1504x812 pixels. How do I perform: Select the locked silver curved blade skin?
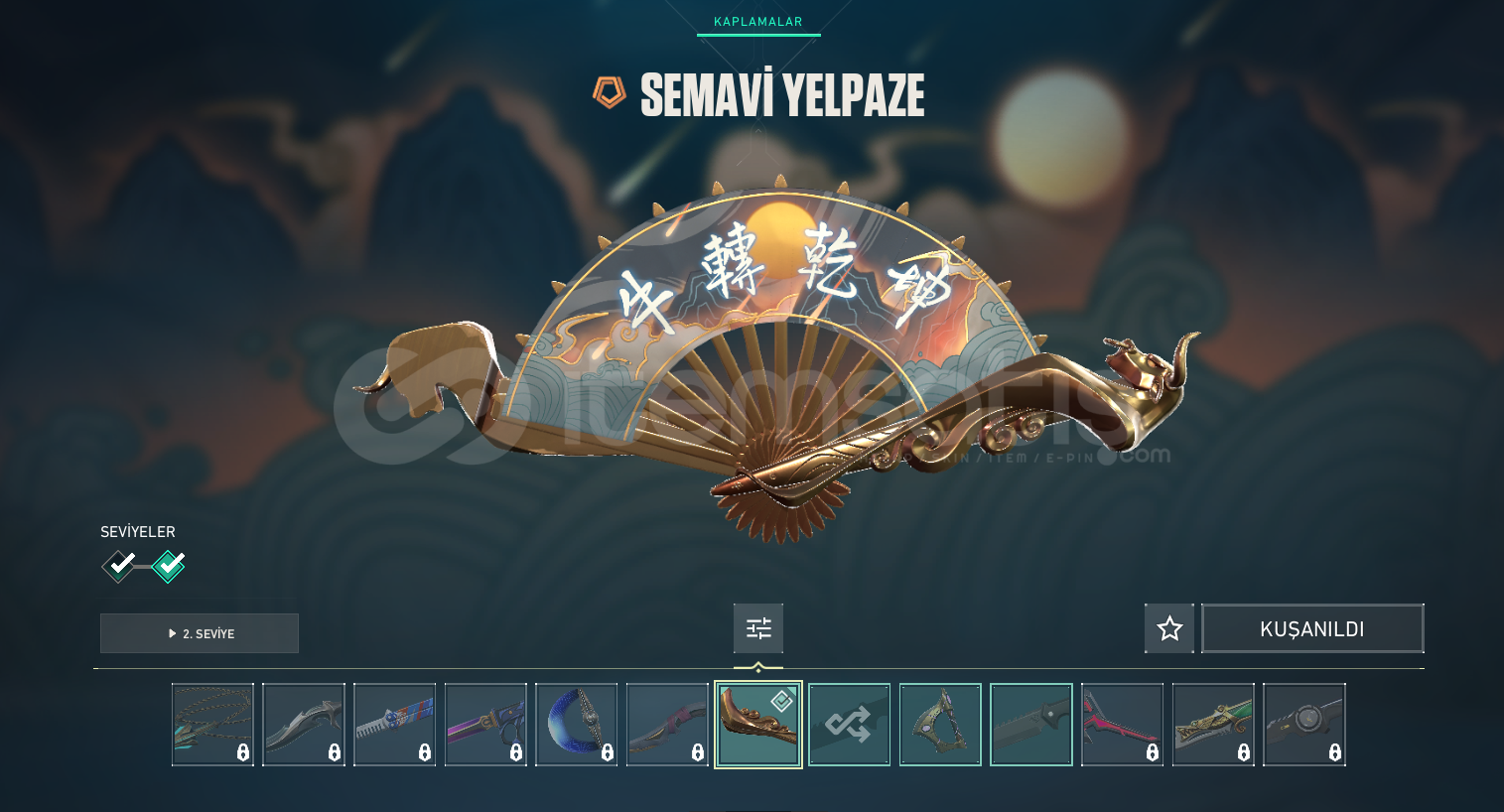(x=304, y=725)
